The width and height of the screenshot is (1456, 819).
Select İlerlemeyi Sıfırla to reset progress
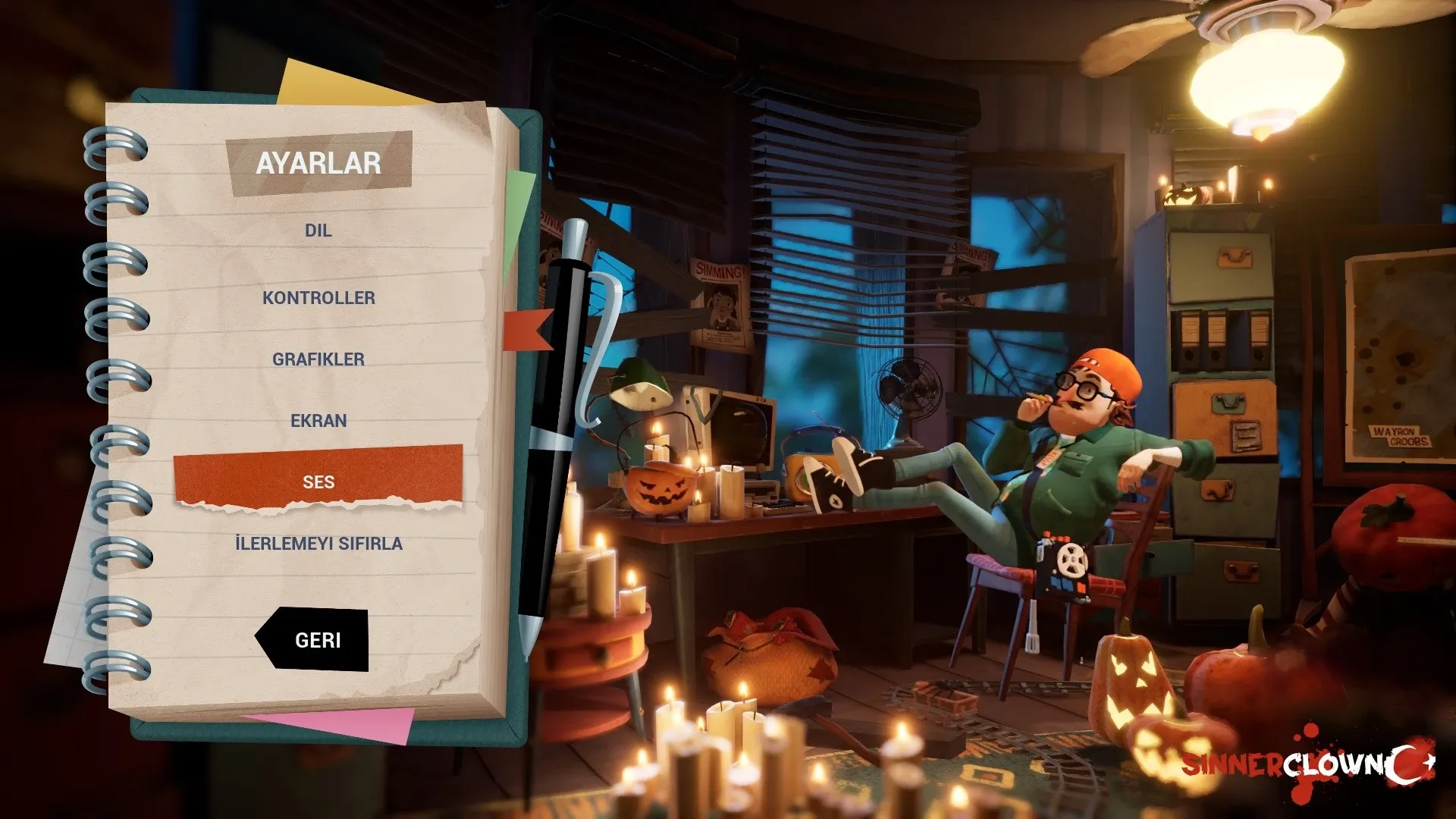[318, 544]
